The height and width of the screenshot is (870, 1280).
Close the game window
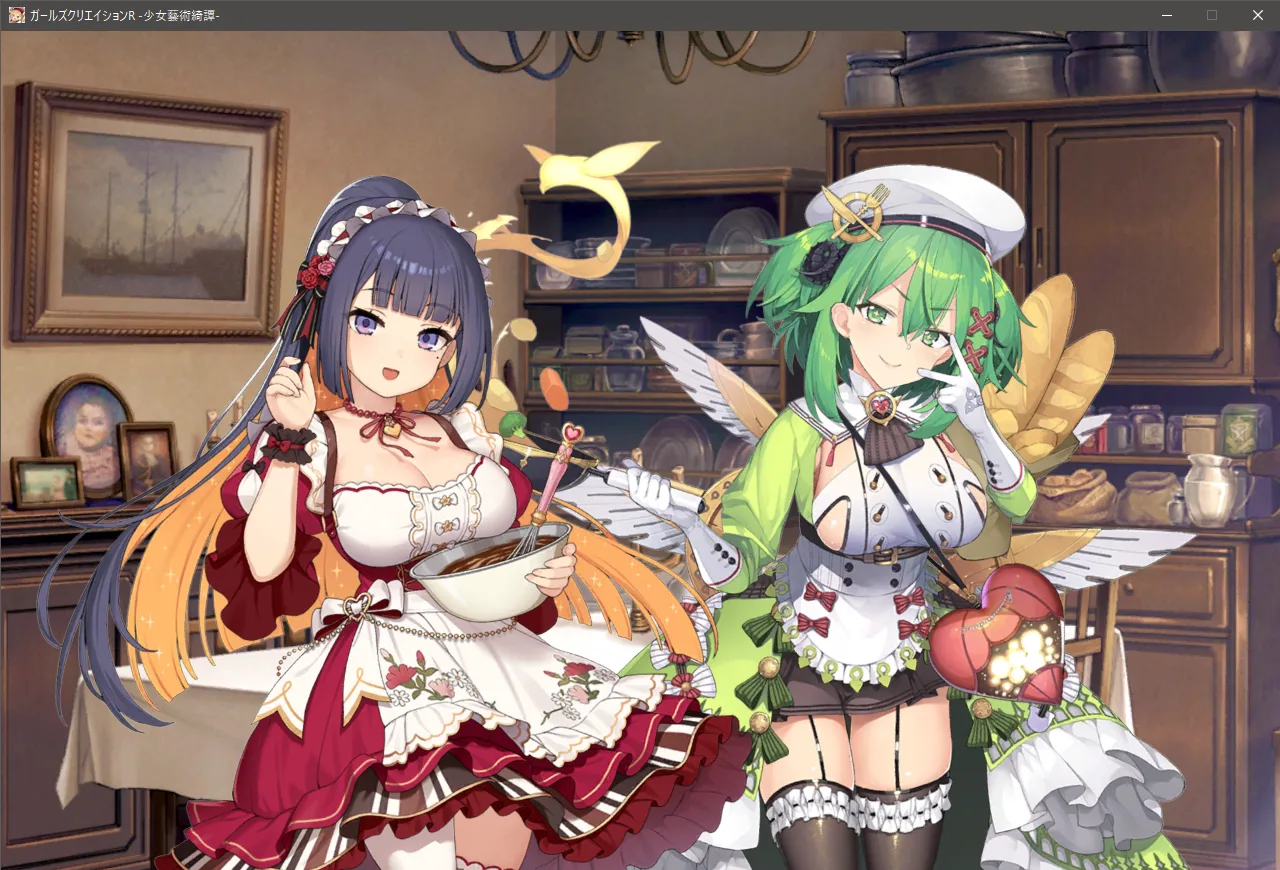click(1257, 15)
